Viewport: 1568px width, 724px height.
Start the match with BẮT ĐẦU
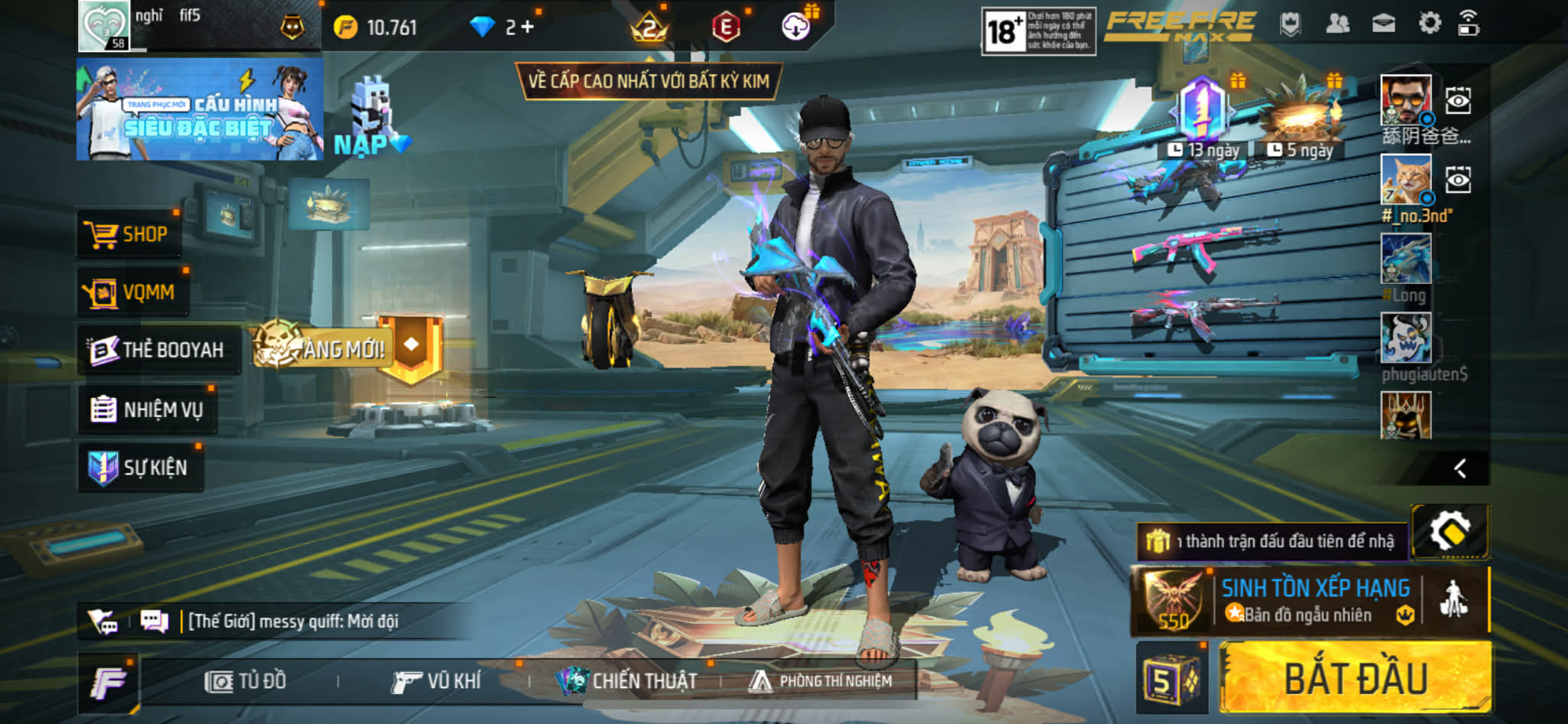tap(1354, 678)
